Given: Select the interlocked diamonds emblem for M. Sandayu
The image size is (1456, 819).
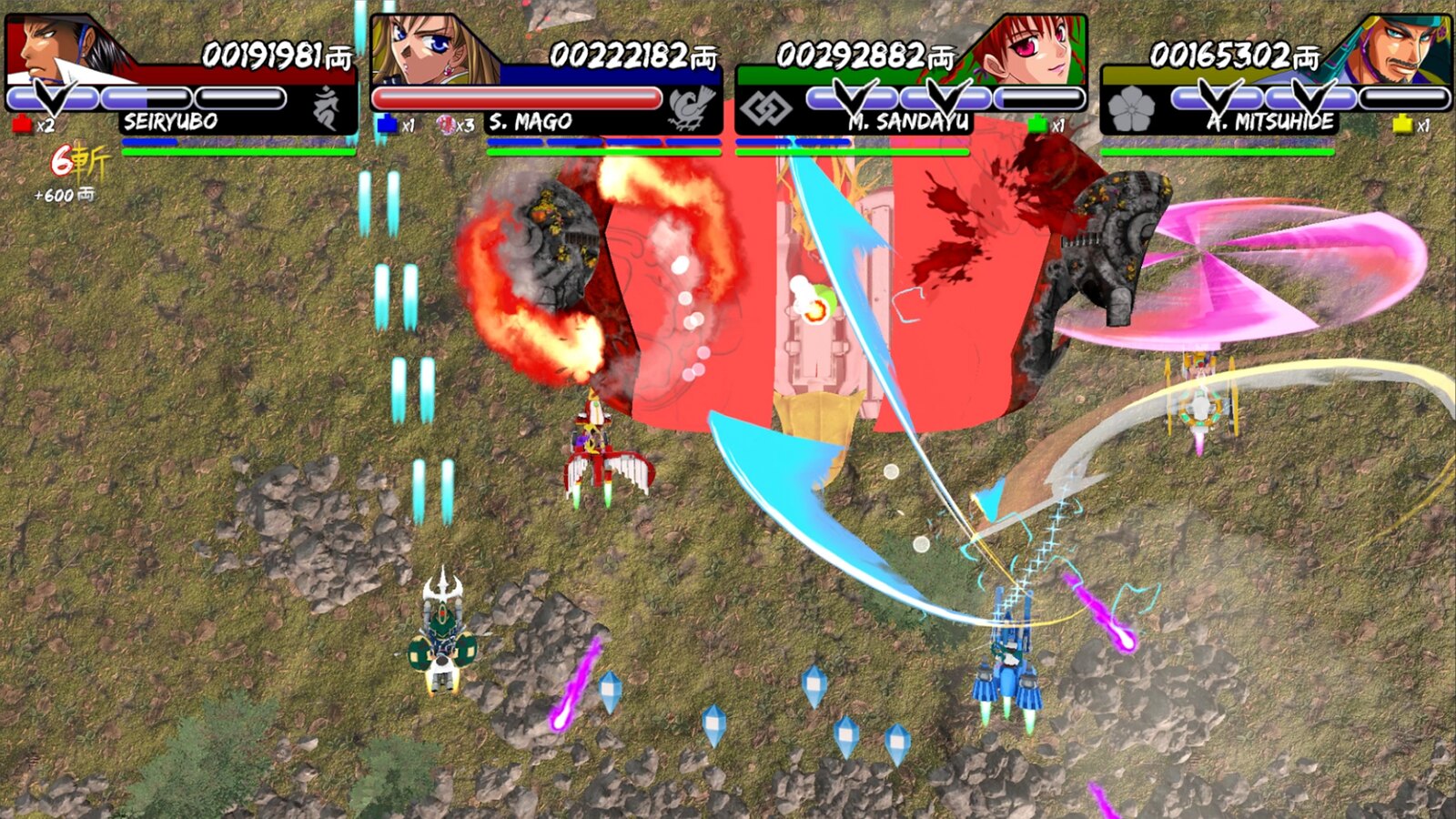Looking at the screenshot, I should tap(766, 109).
